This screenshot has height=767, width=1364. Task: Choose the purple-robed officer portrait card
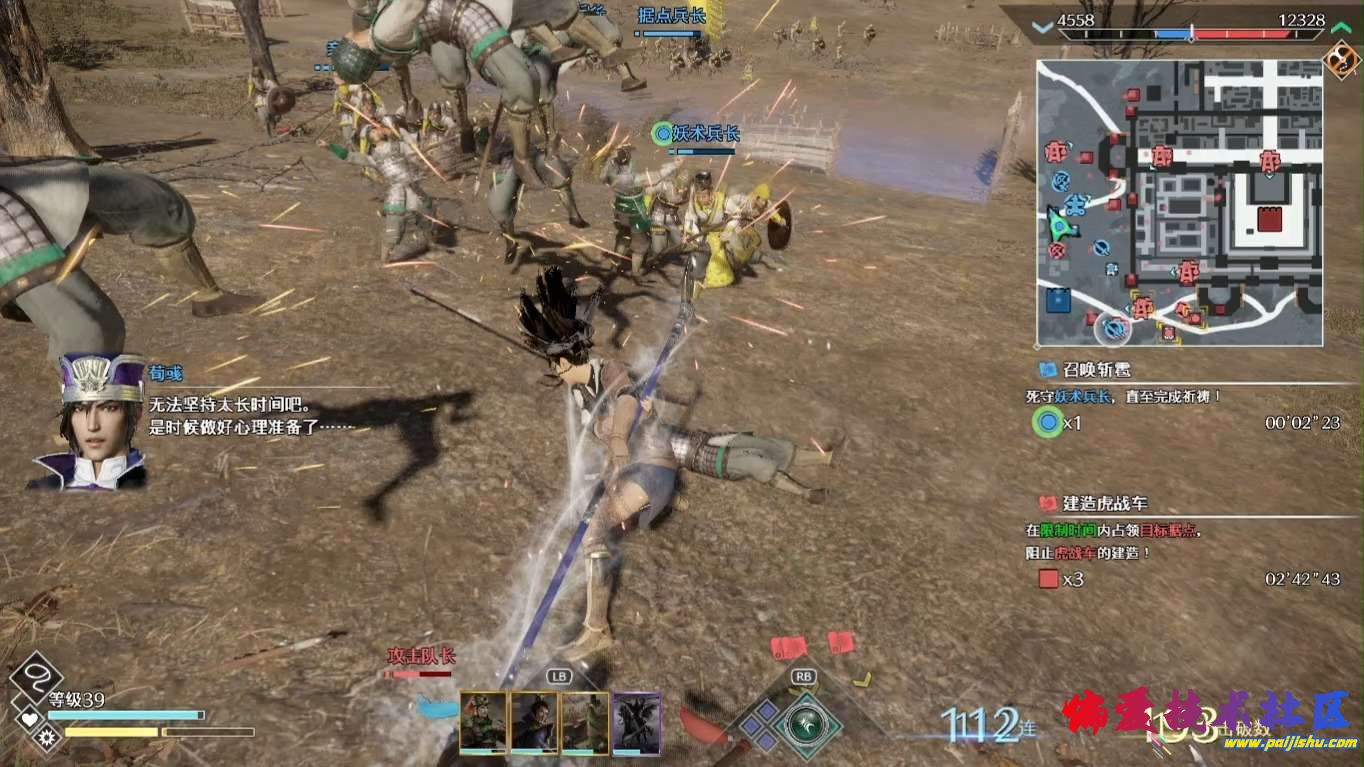pyautogui.click(x=534, y=721)
